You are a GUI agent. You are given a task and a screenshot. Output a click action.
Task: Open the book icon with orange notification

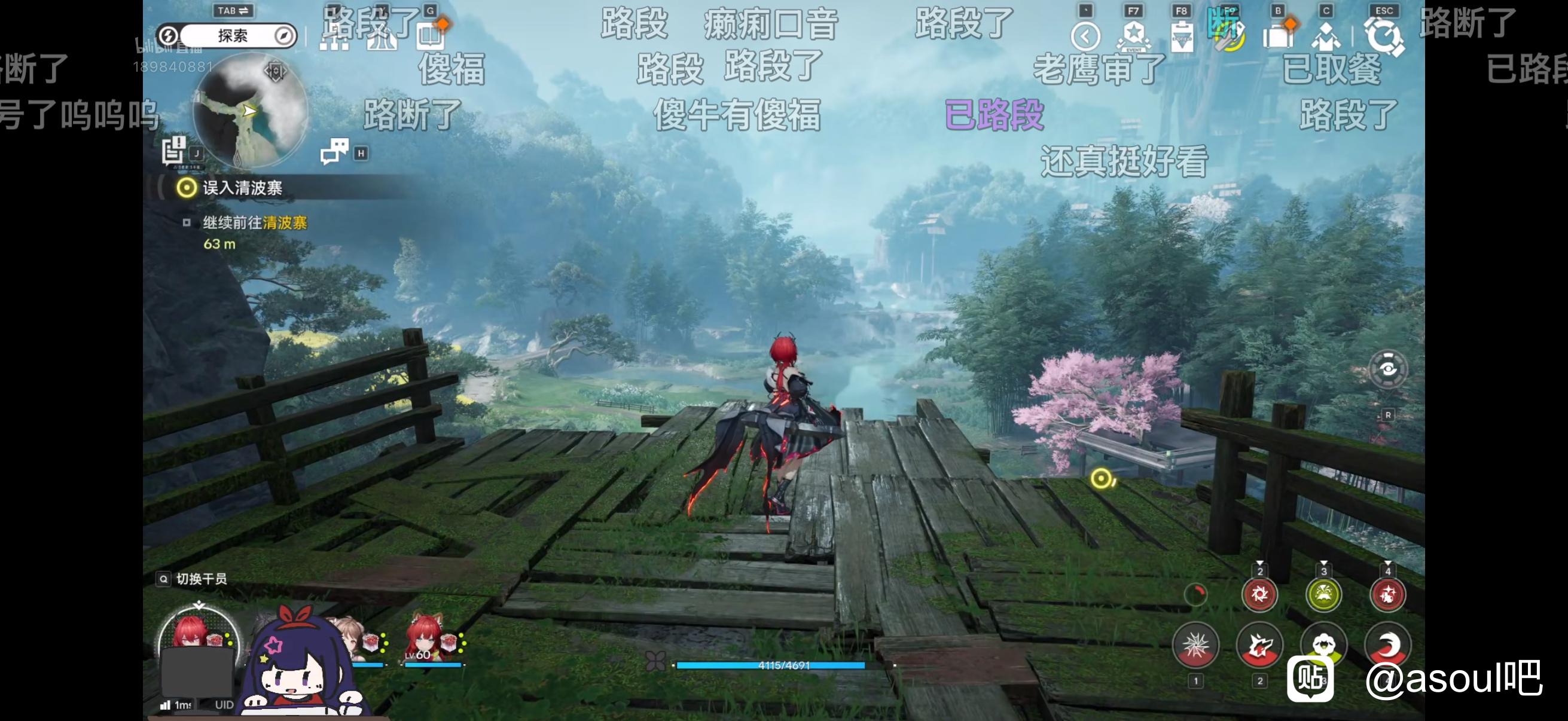(431, 35)
